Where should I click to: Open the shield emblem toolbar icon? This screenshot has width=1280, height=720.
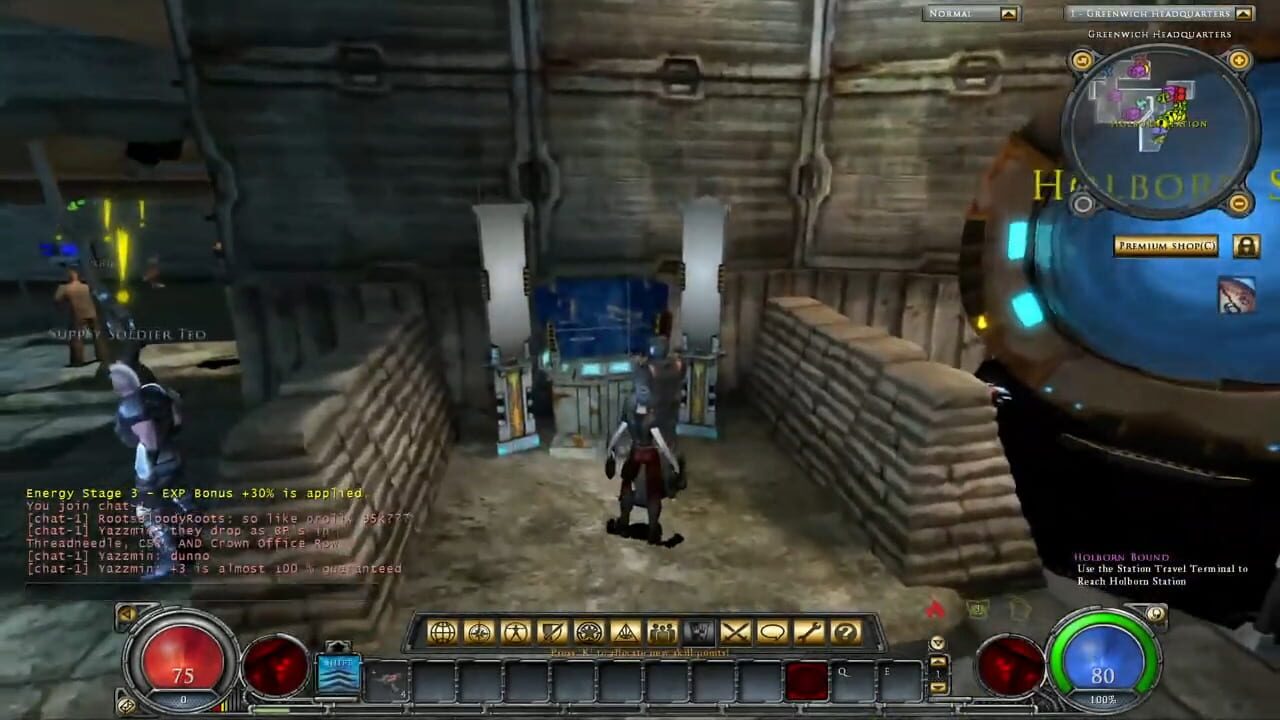554,631
